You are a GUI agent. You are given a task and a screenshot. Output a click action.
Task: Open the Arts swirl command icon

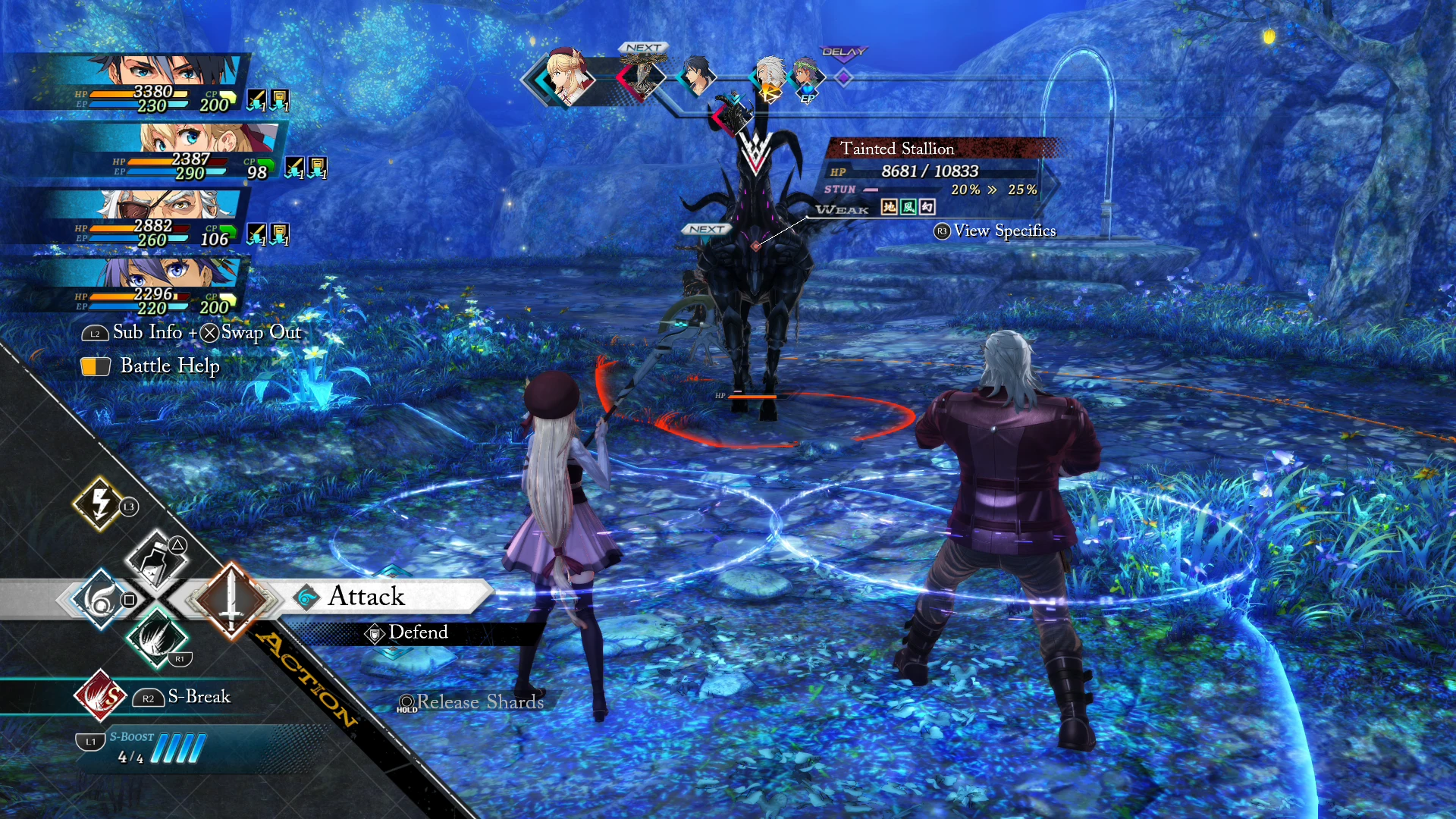point(99,599)
